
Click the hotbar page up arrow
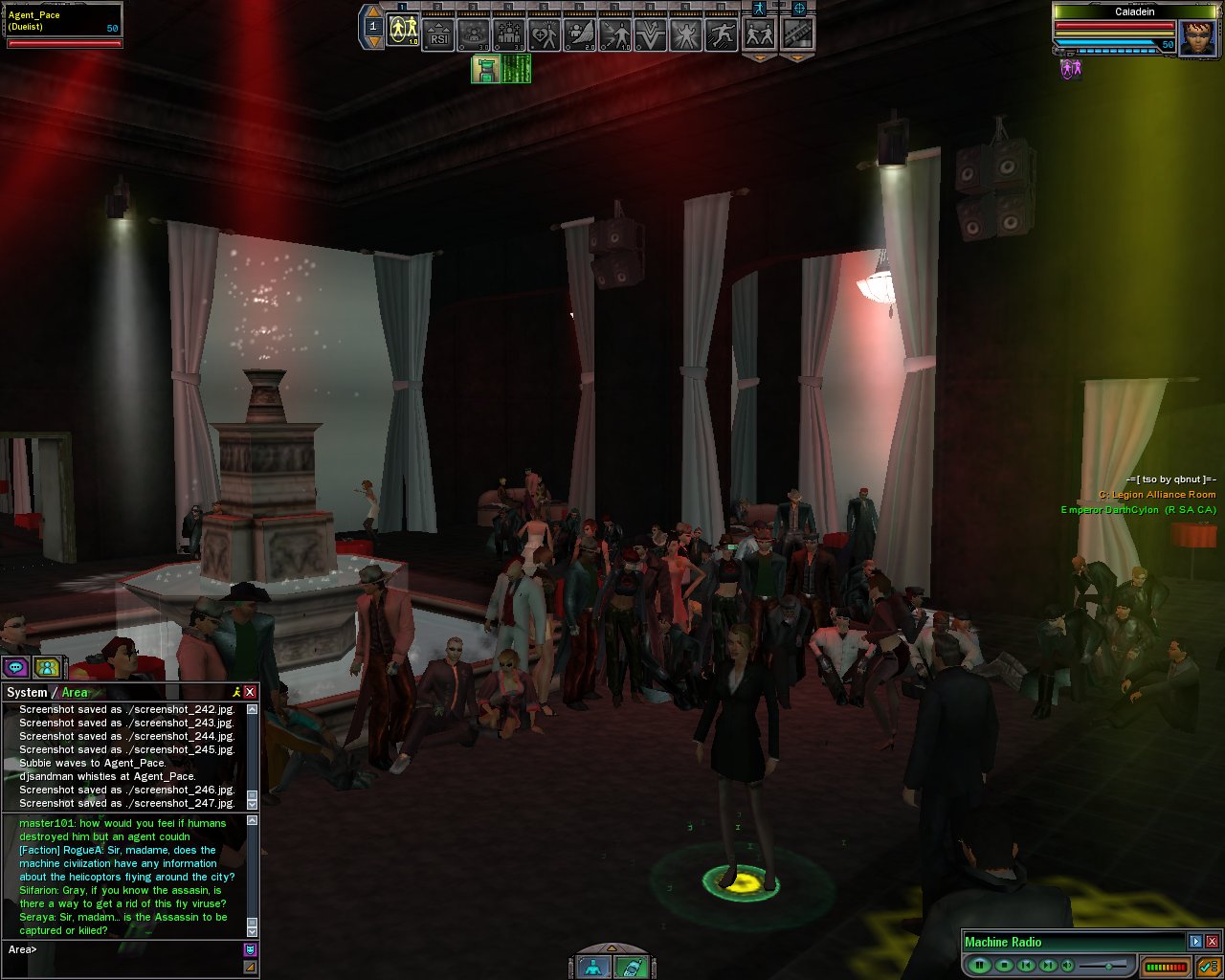click(x=373, y=11)
